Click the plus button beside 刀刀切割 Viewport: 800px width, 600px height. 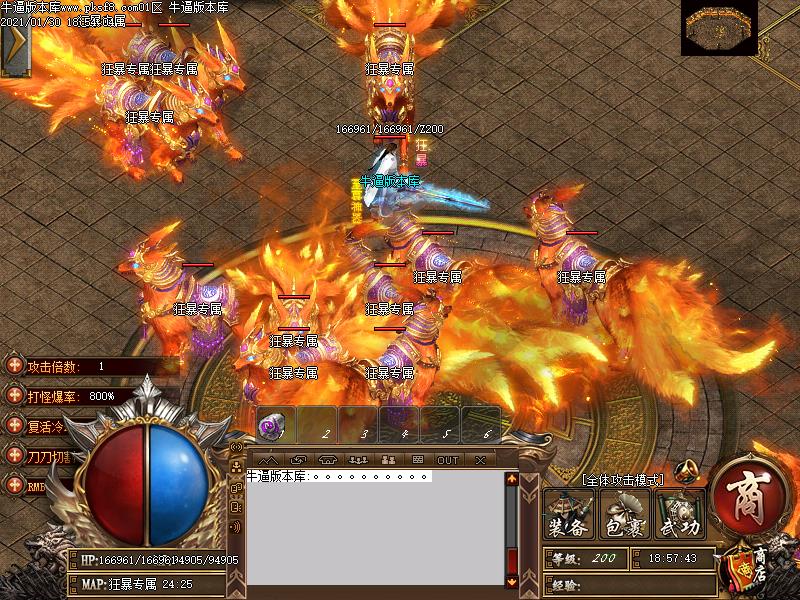point(14,455)
